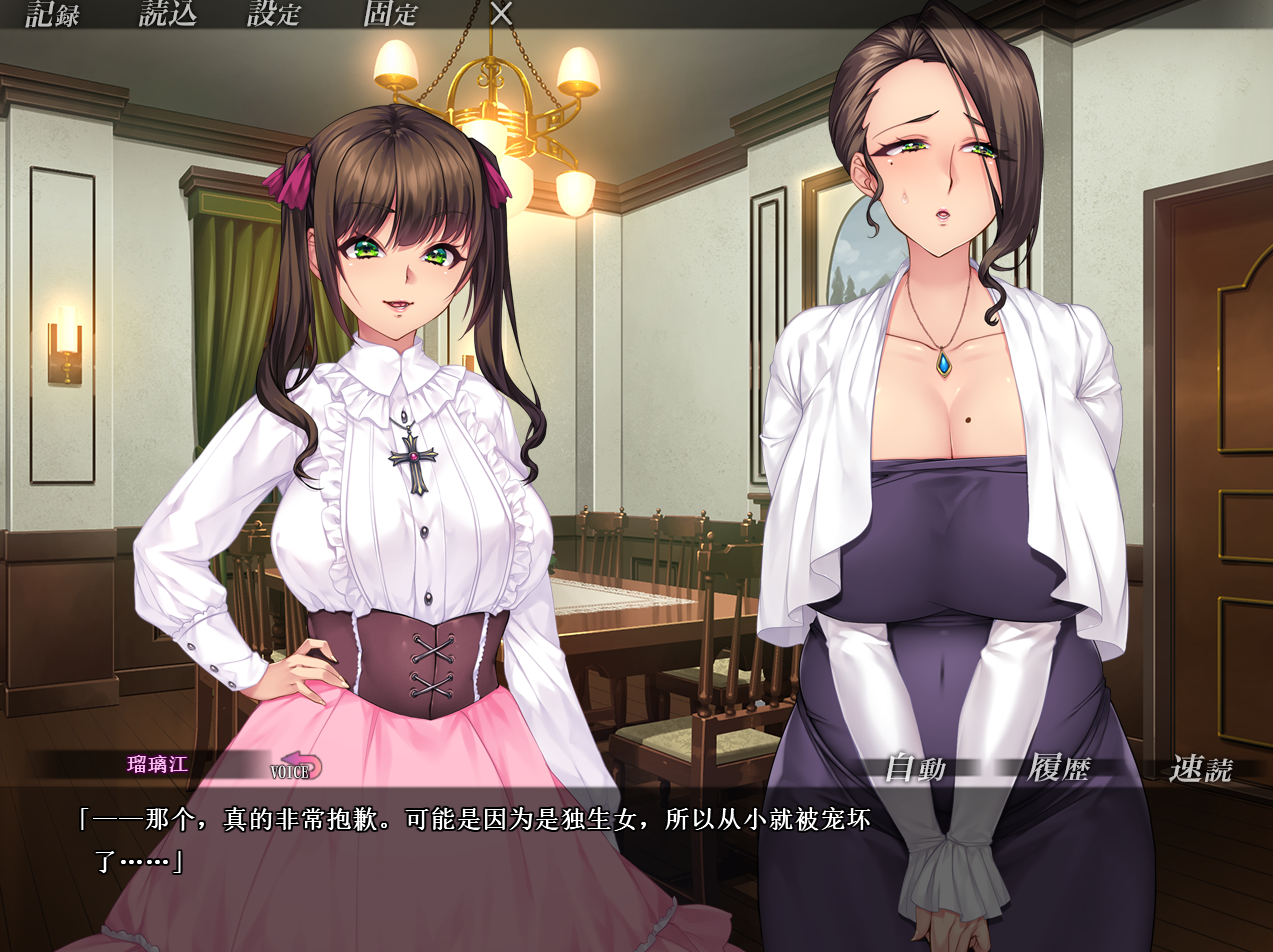Screen dimensions: 1273x952
Task: Open the 履歴 backlog history
Action: tap(1058, 769)
